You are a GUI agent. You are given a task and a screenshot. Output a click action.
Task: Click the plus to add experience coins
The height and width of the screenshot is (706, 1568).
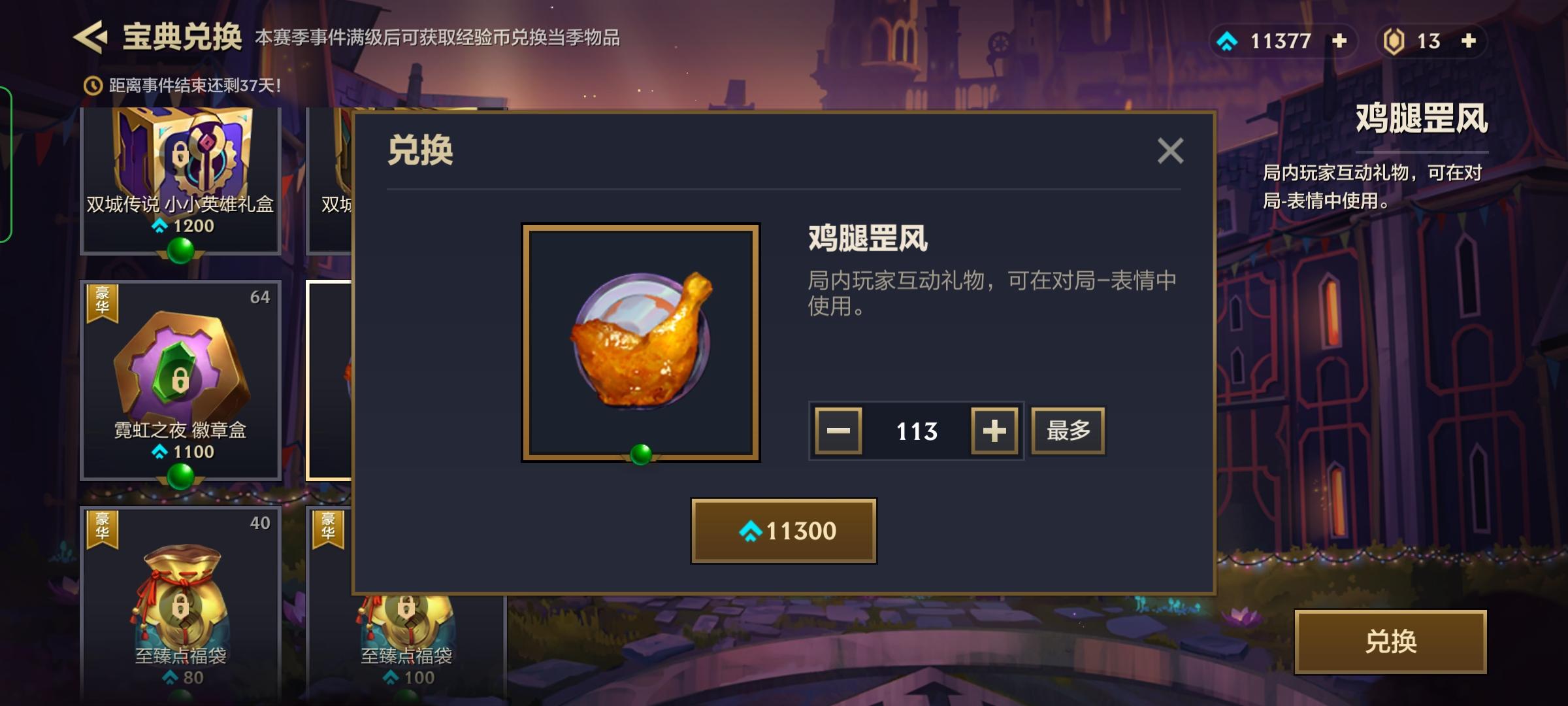[x=1339, y=41]
